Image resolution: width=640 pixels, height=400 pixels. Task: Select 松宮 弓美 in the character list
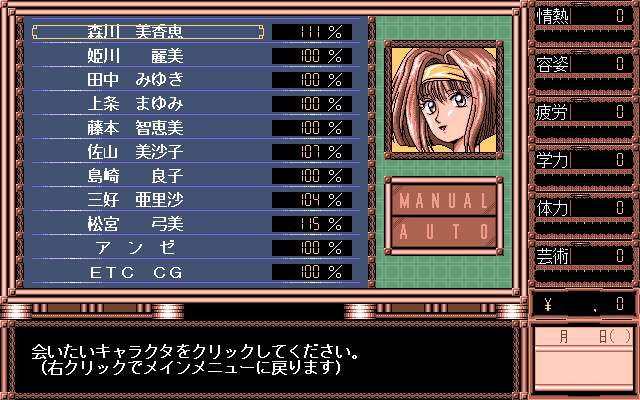[x=150, y=223]
